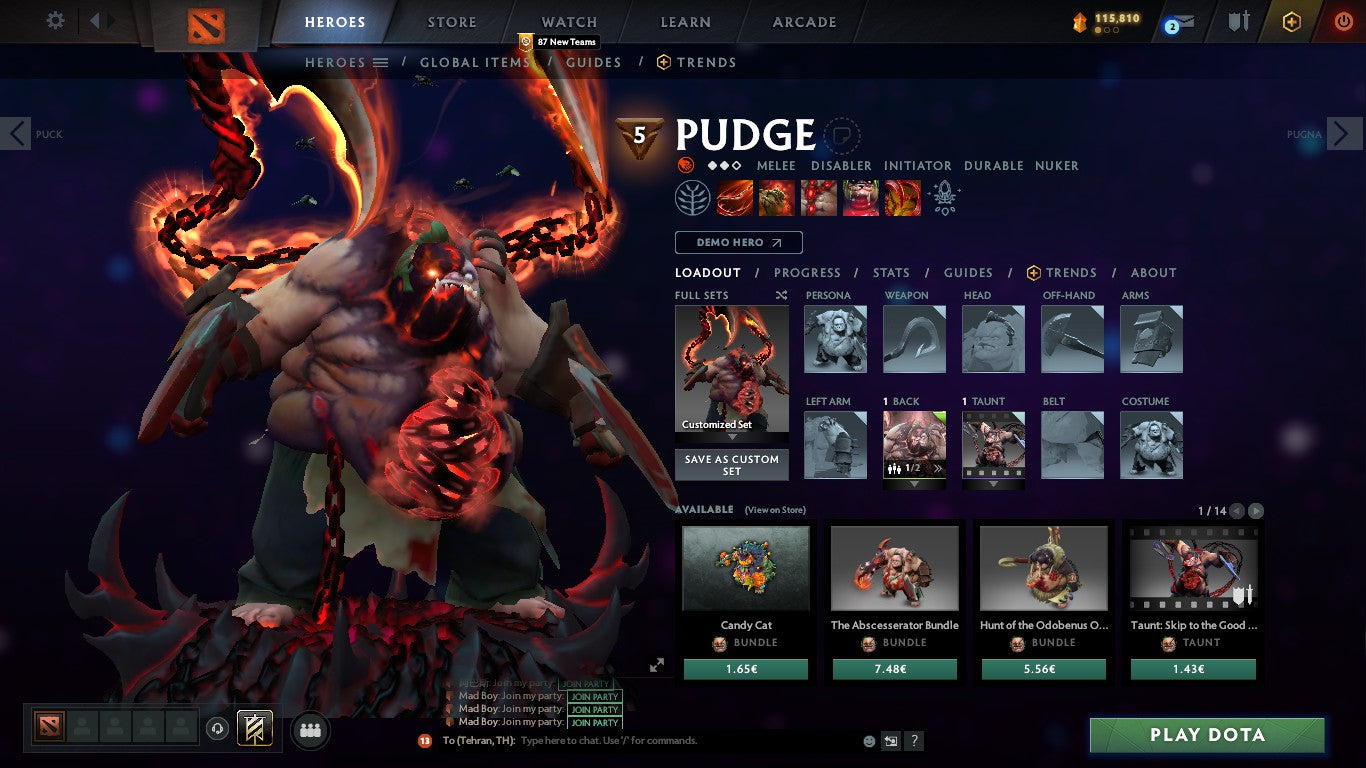1366x768 pixels.
Task: Select the Dismember ability icon
Action: click(x=860, y=197)
